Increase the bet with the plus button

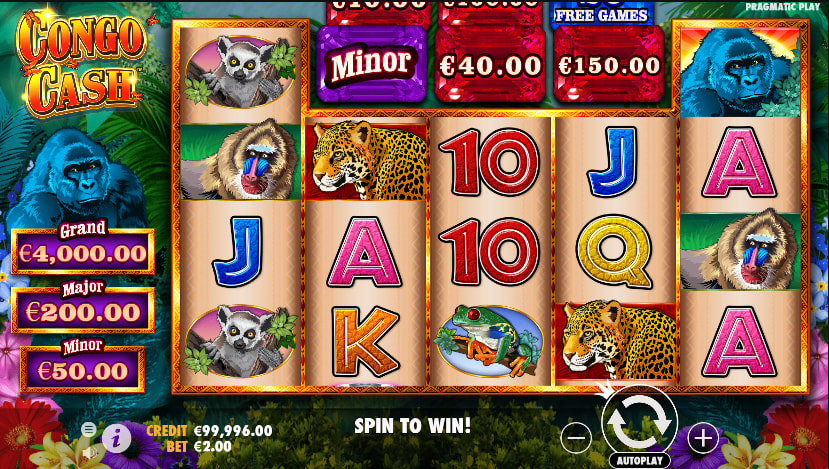[703, 437]
